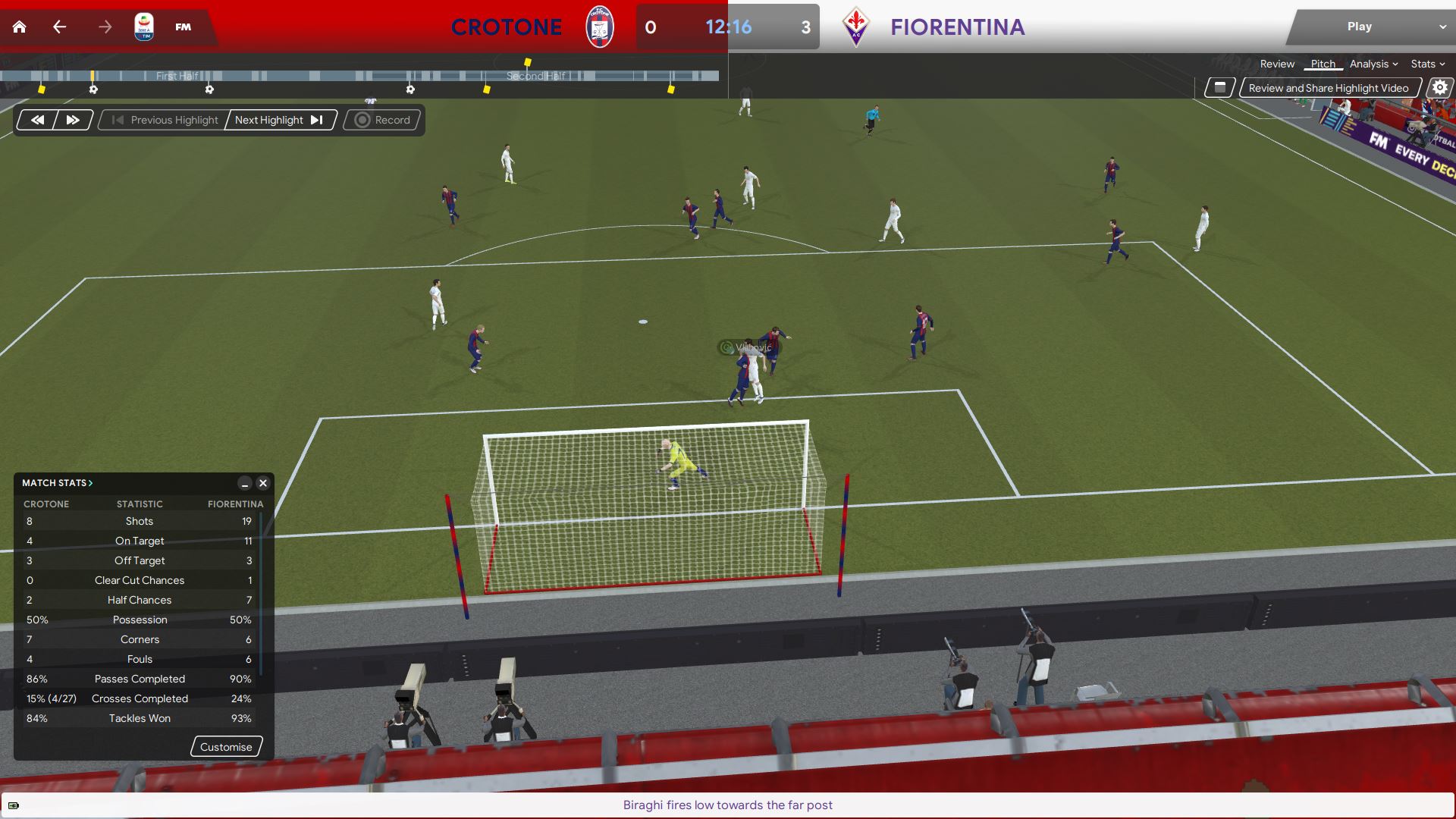Customise the match stats panel

(226, 747)
